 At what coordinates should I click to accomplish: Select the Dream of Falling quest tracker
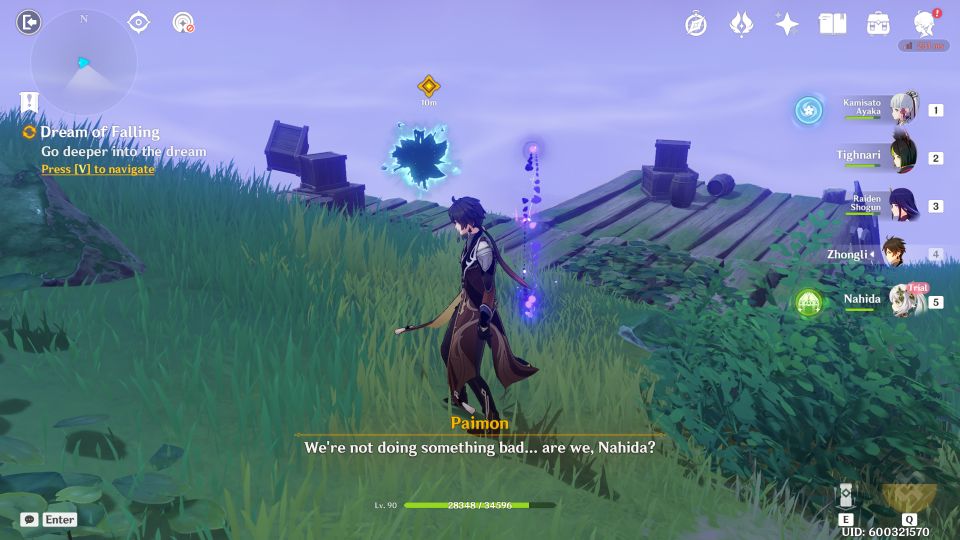point(99,132)
